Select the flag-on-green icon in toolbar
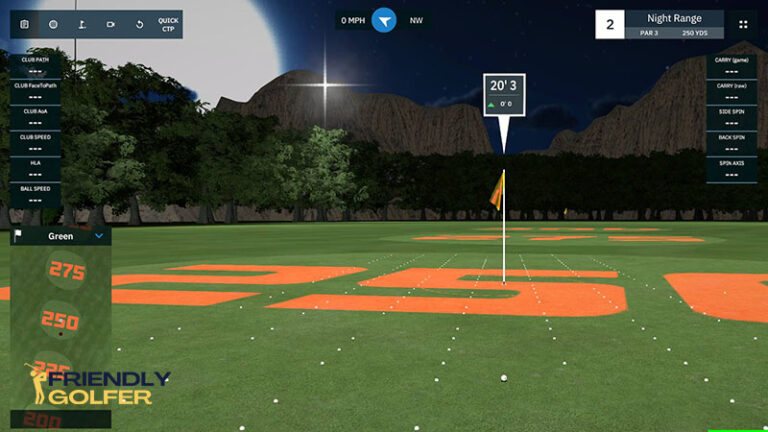768x432 pixels. click(x=82, y=24)
